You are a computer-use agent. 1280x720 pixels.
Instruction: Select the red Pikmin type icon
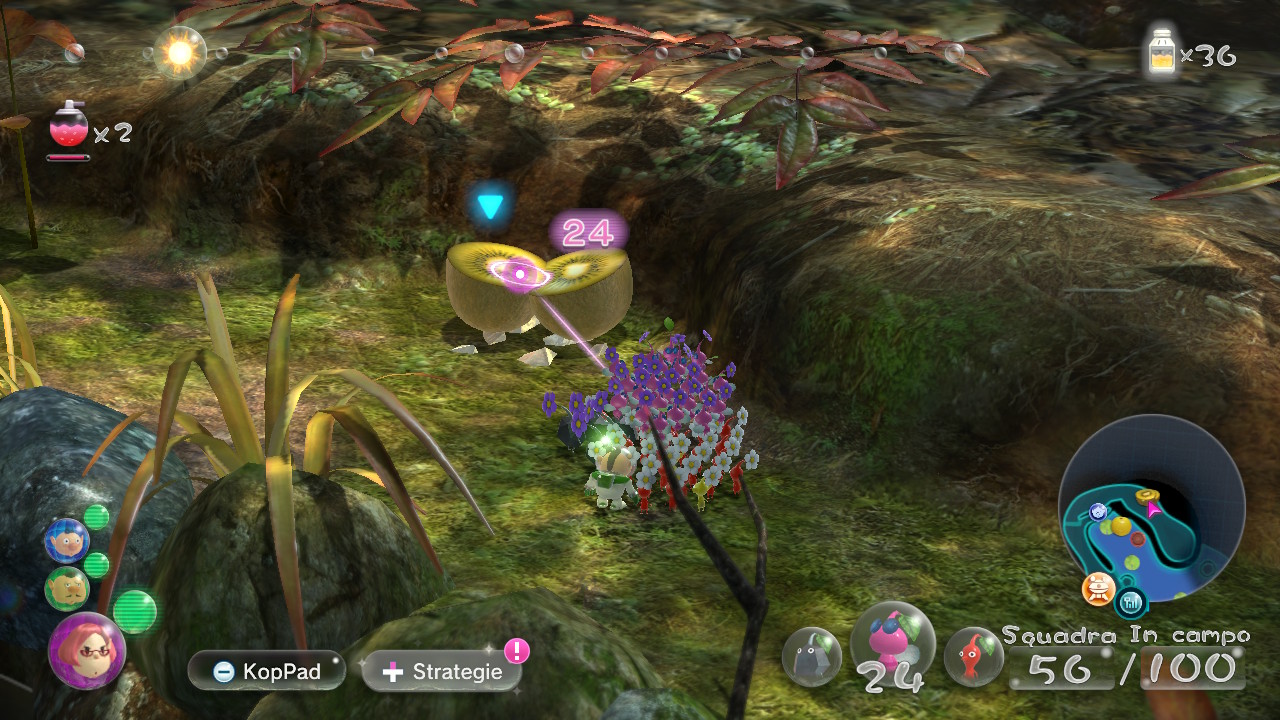click(973, 656)
